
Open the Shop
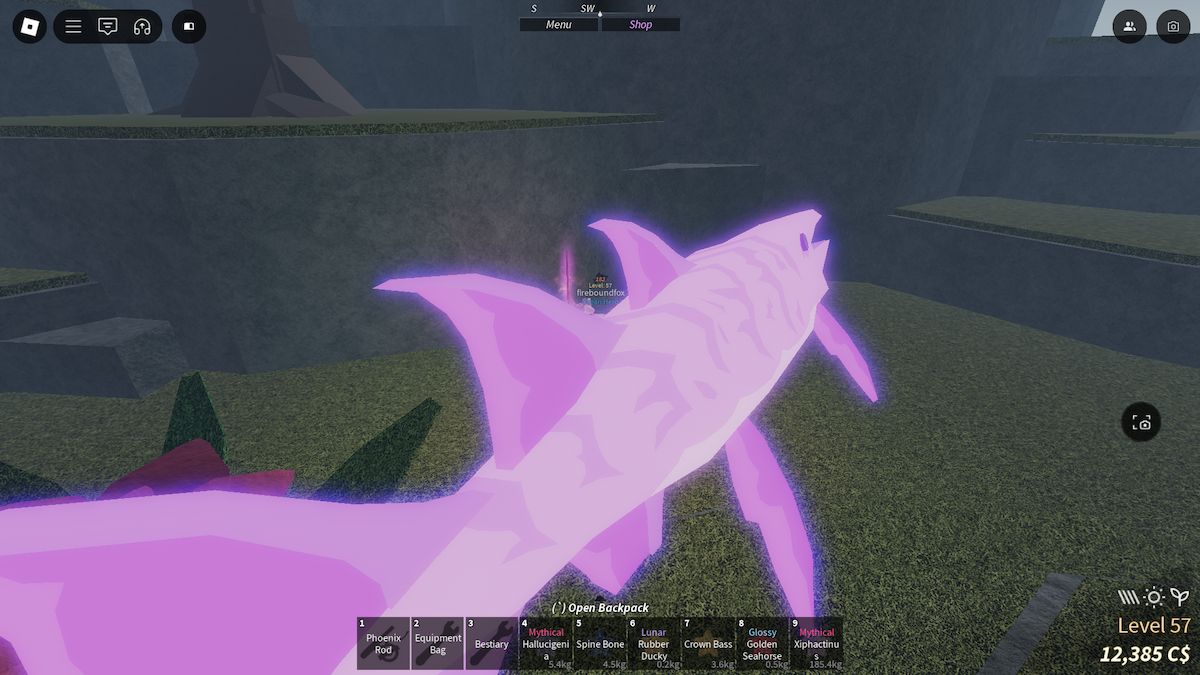640,25
